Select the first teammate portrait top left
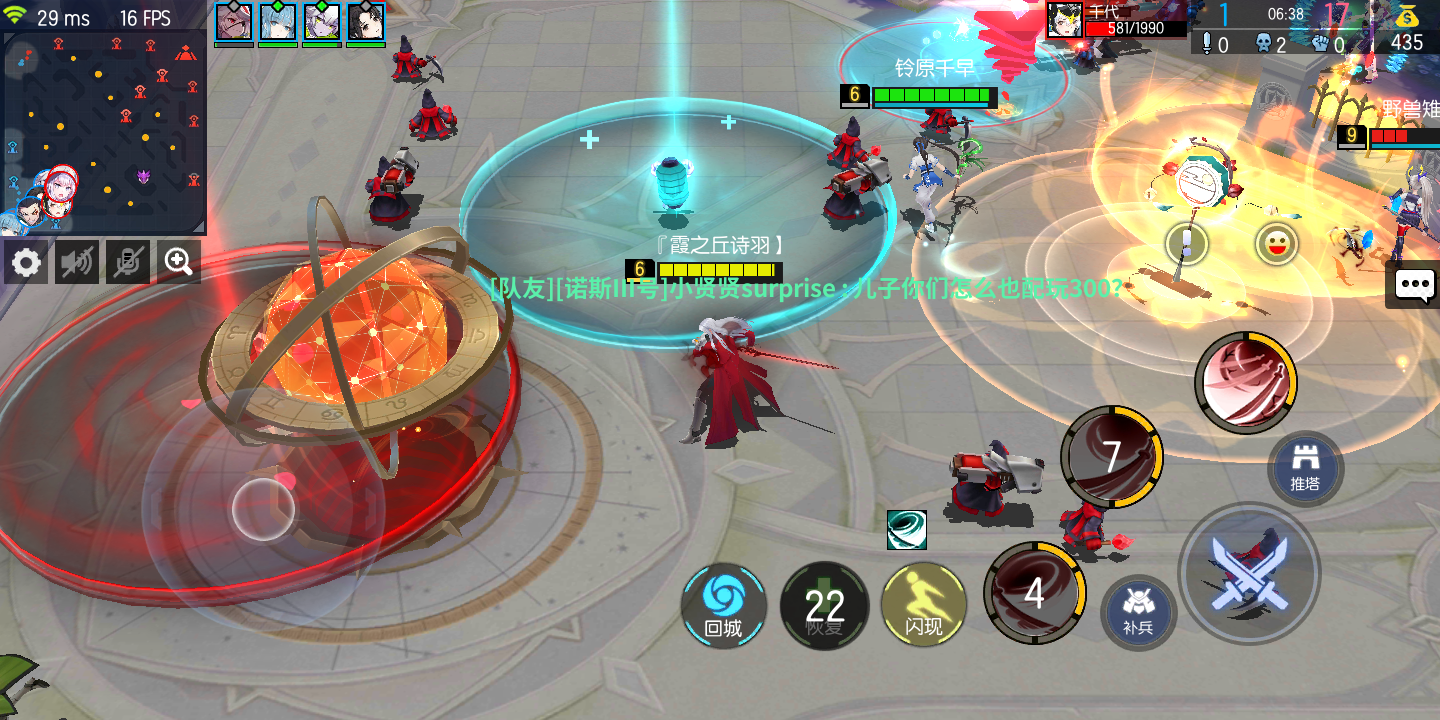The width and height of the screenshot is (1440, 720). coord(234,20)
